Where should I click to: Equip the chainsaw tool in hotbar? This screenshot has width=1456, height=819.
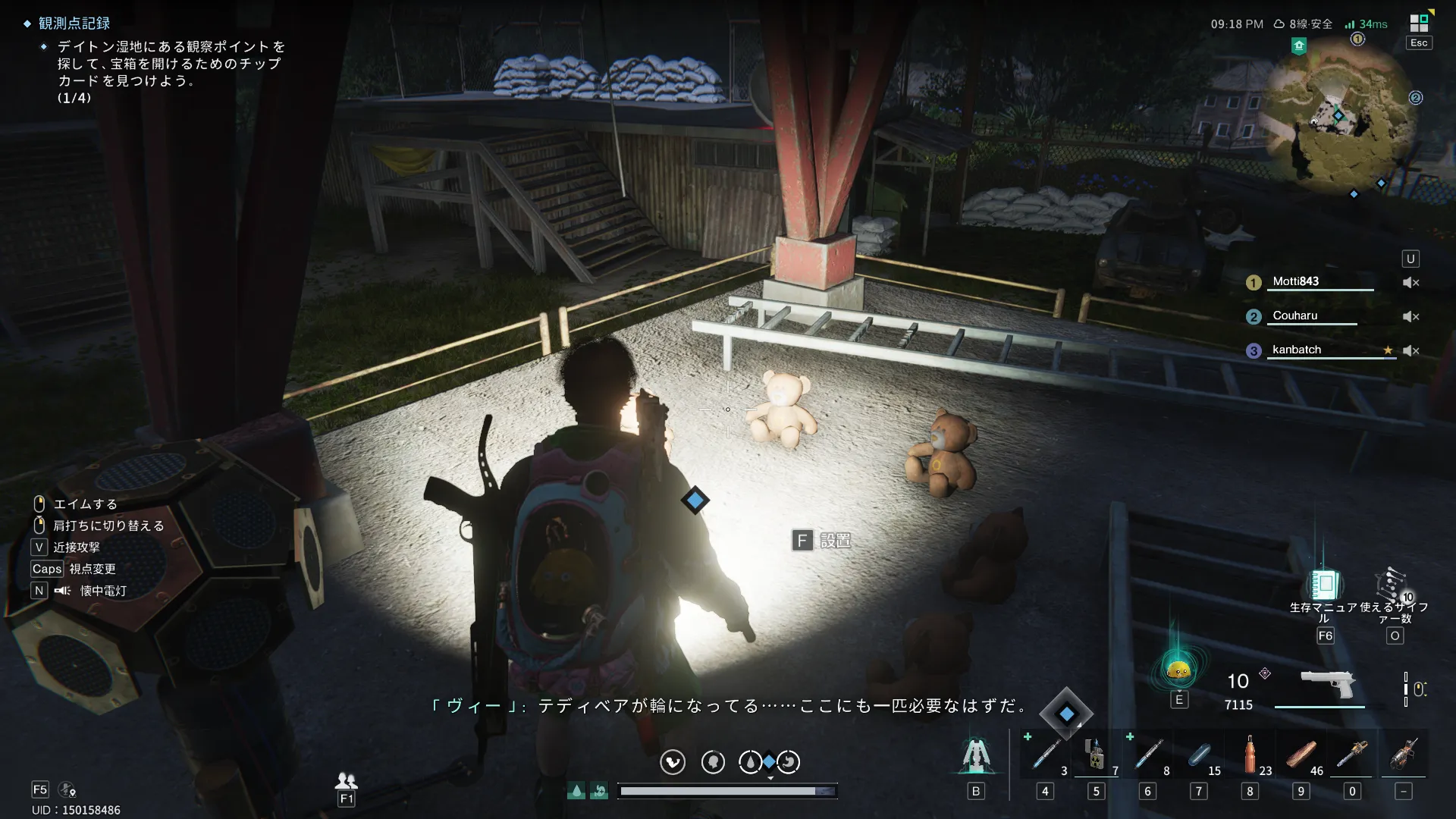point(1351,755)
